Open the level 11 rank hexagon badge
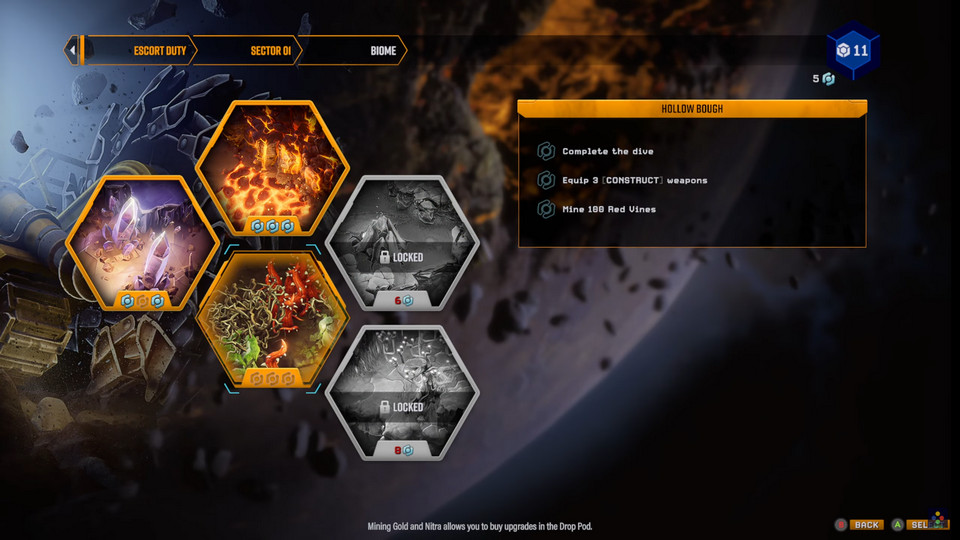This screenshot has height=540, width=960. 853,51
